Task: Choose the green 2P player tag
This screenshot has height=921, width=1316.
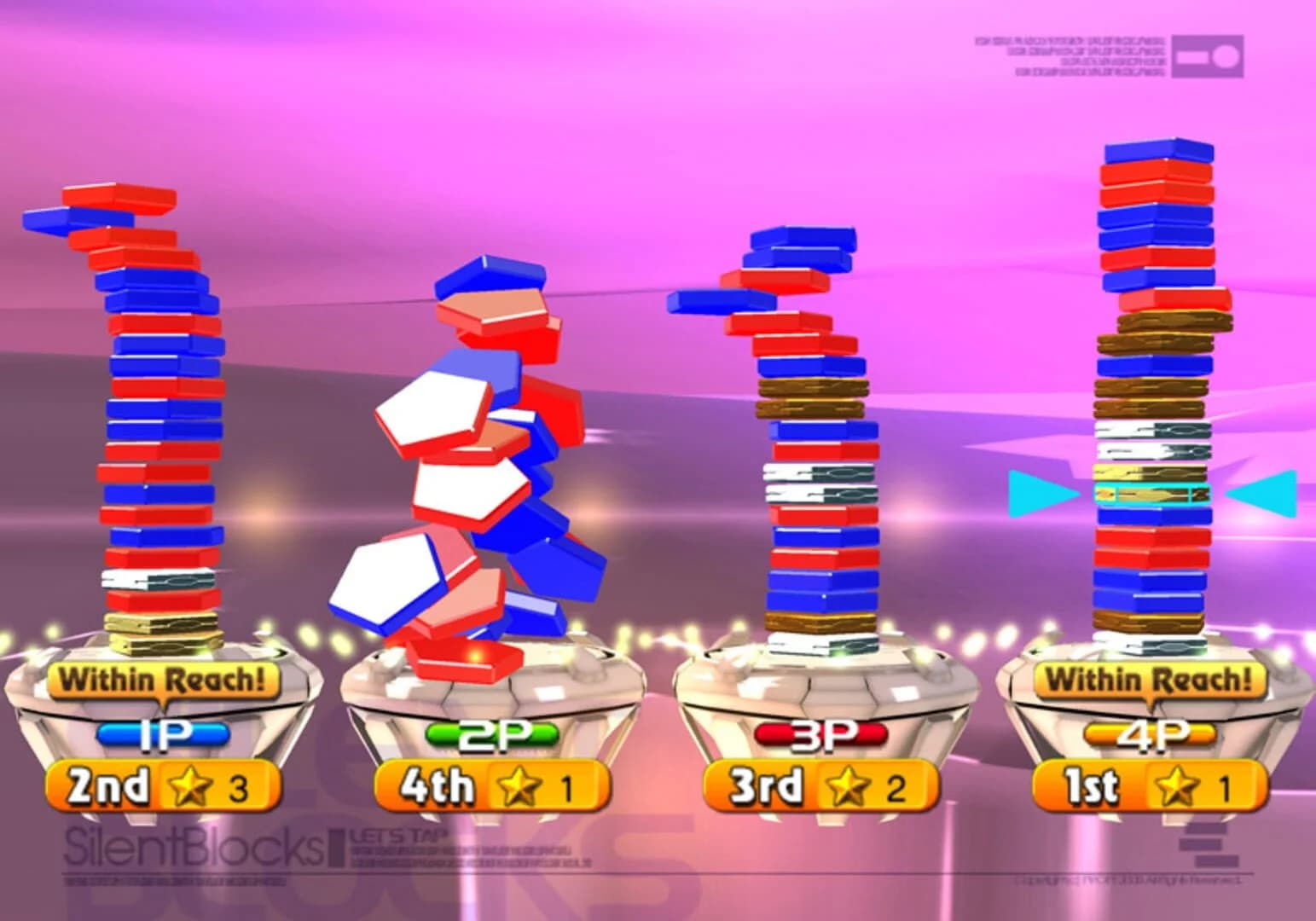Action: click(492, 735)
